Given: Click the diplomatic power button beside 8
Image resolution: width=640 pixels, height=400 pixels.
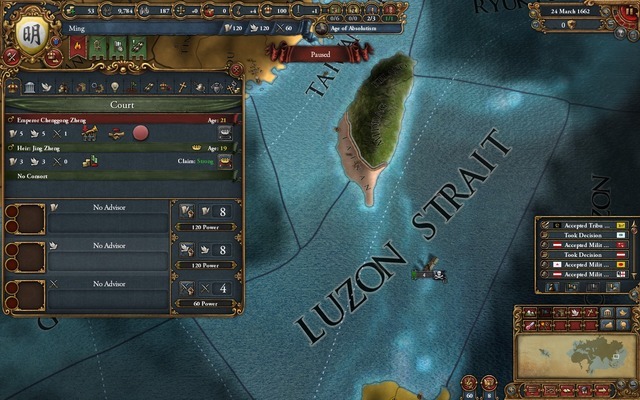Looking at the screenshot, I should (188, 250).
